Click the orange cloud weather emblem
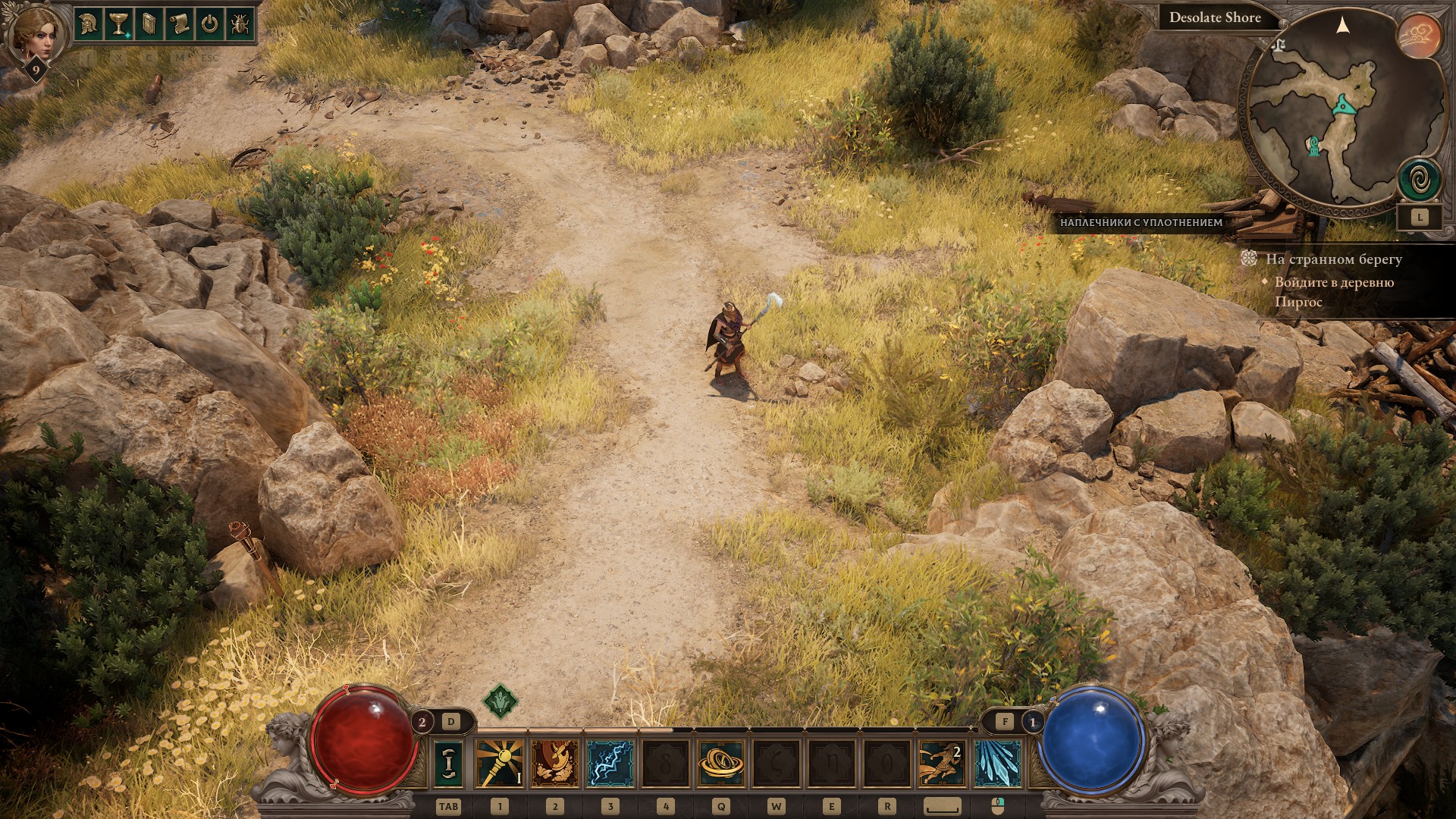The width and height of the screenshot is (1456, 819). coord(1419,35)
